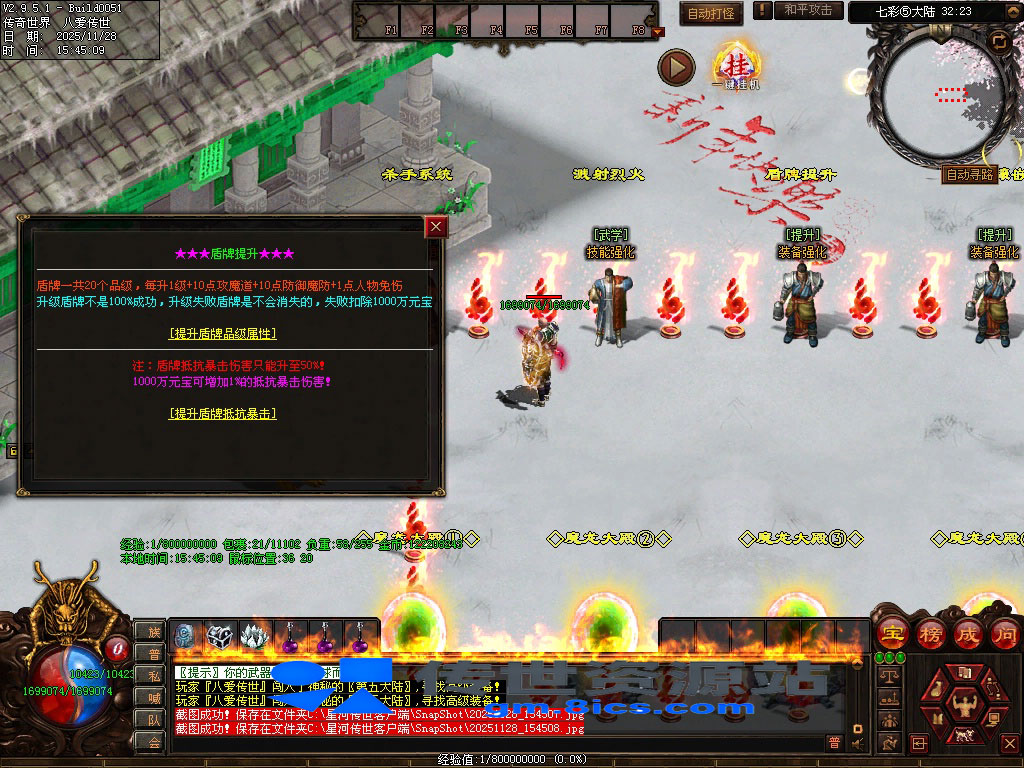Image resolution: width=1024 pixels, height=768 pixels.
Task: Click the minimap refresh arrows button
Action: (997, 40)
